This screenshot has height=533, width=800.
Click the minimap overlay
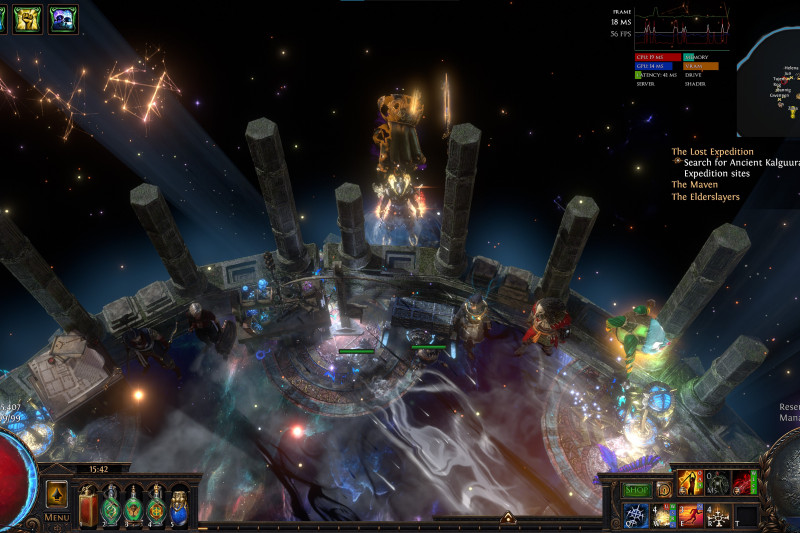click(x=770, y=82)
